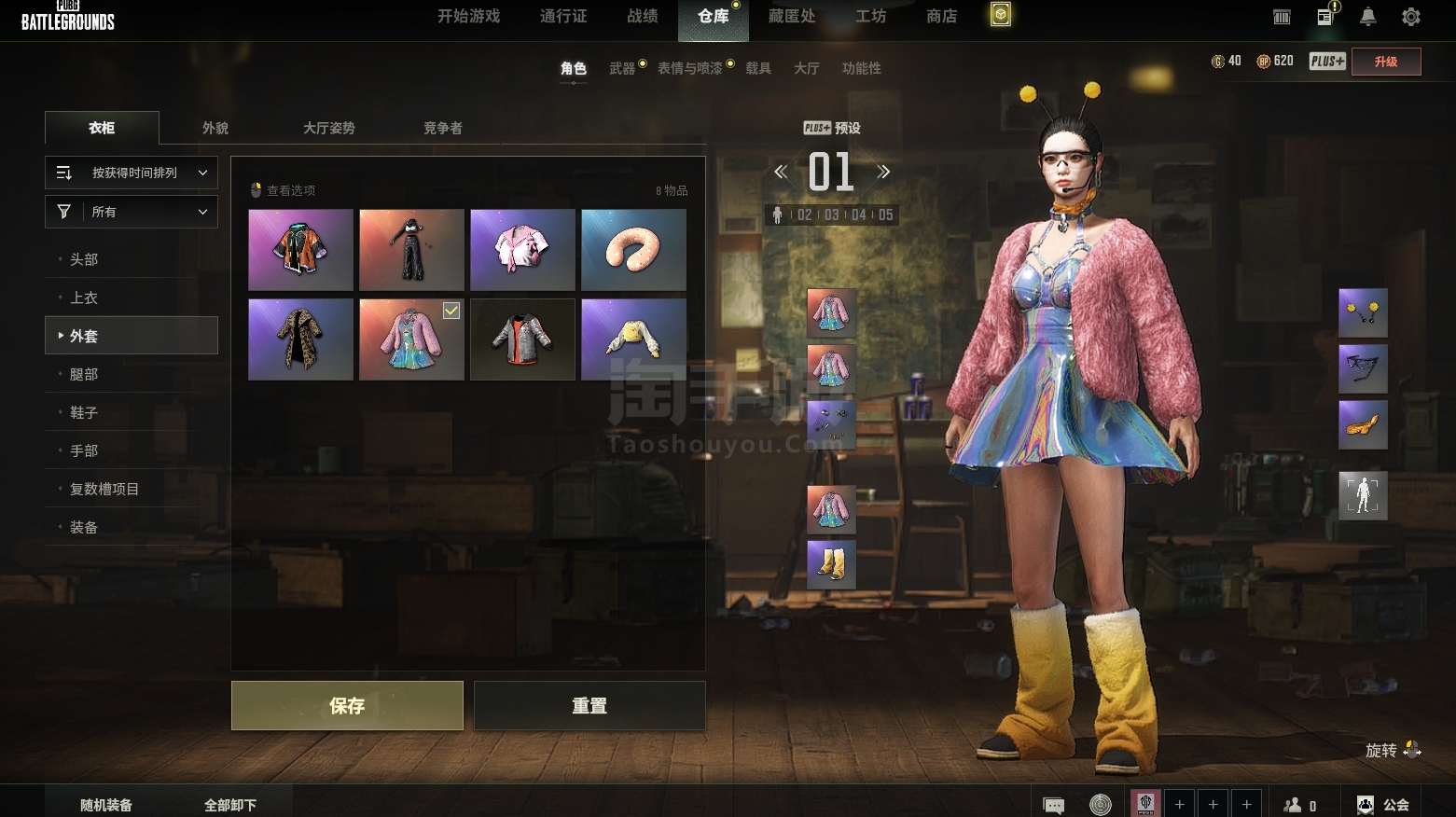Select the 腿部 legs category
The height and width of the screenshot is (817, 1456).
[x=84, y=374]
